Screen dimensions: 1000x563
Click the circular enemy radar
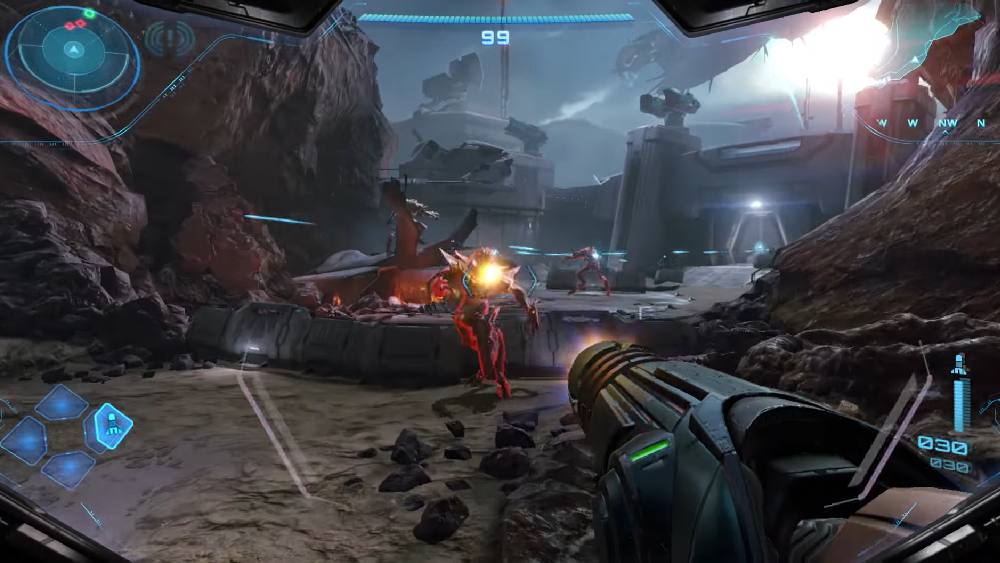(x=72, y=52)
